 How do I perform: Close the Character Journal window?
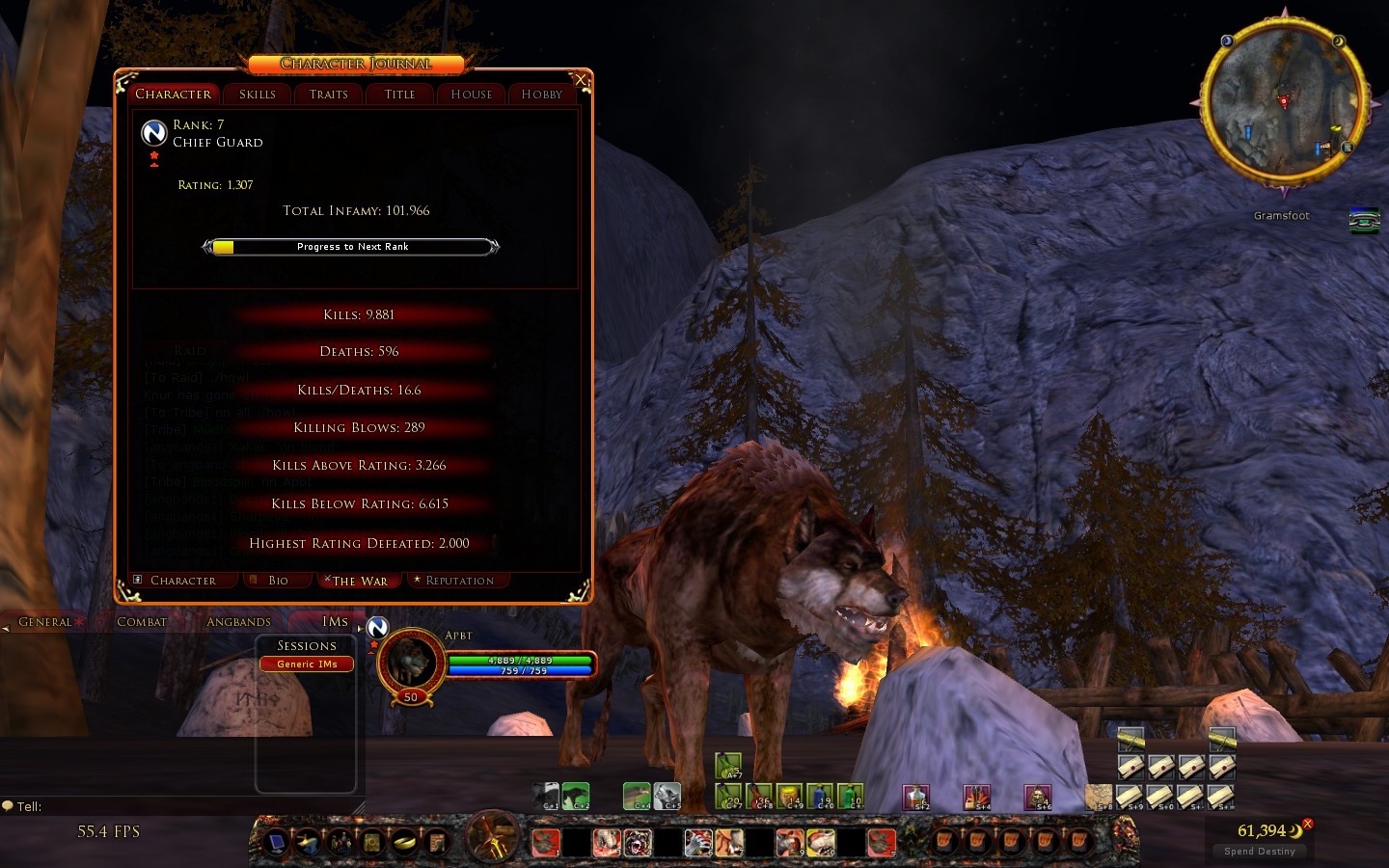pyautogui.click(x=581, y=79)
